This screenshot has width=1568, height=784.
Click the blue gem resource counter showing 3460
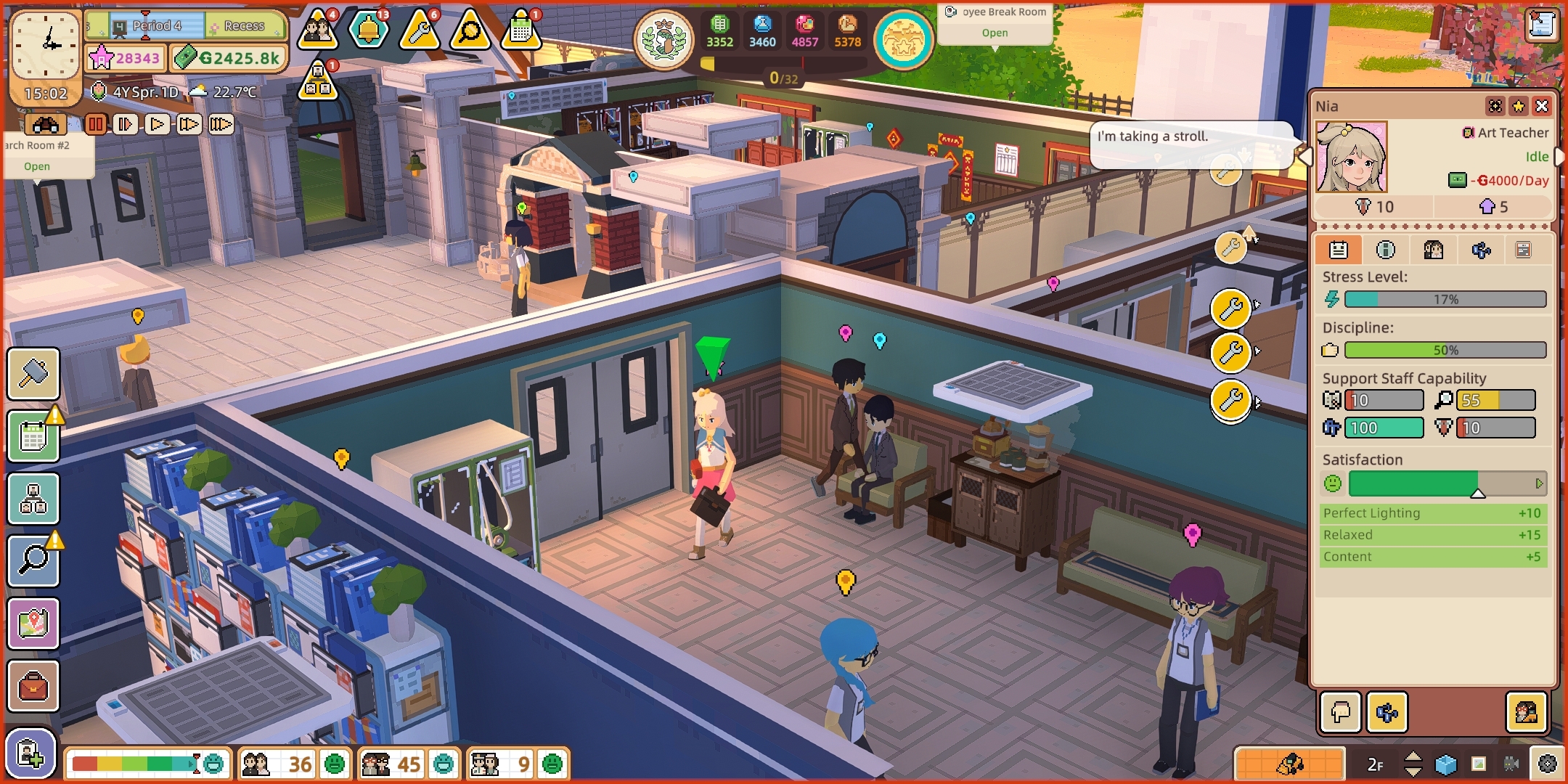(761, 30)
